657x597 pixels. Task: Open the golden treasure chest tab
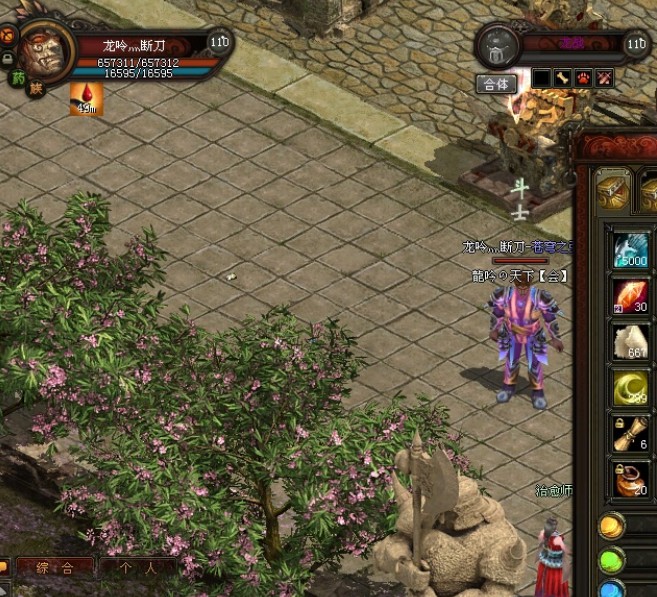[x=613, y=189]
